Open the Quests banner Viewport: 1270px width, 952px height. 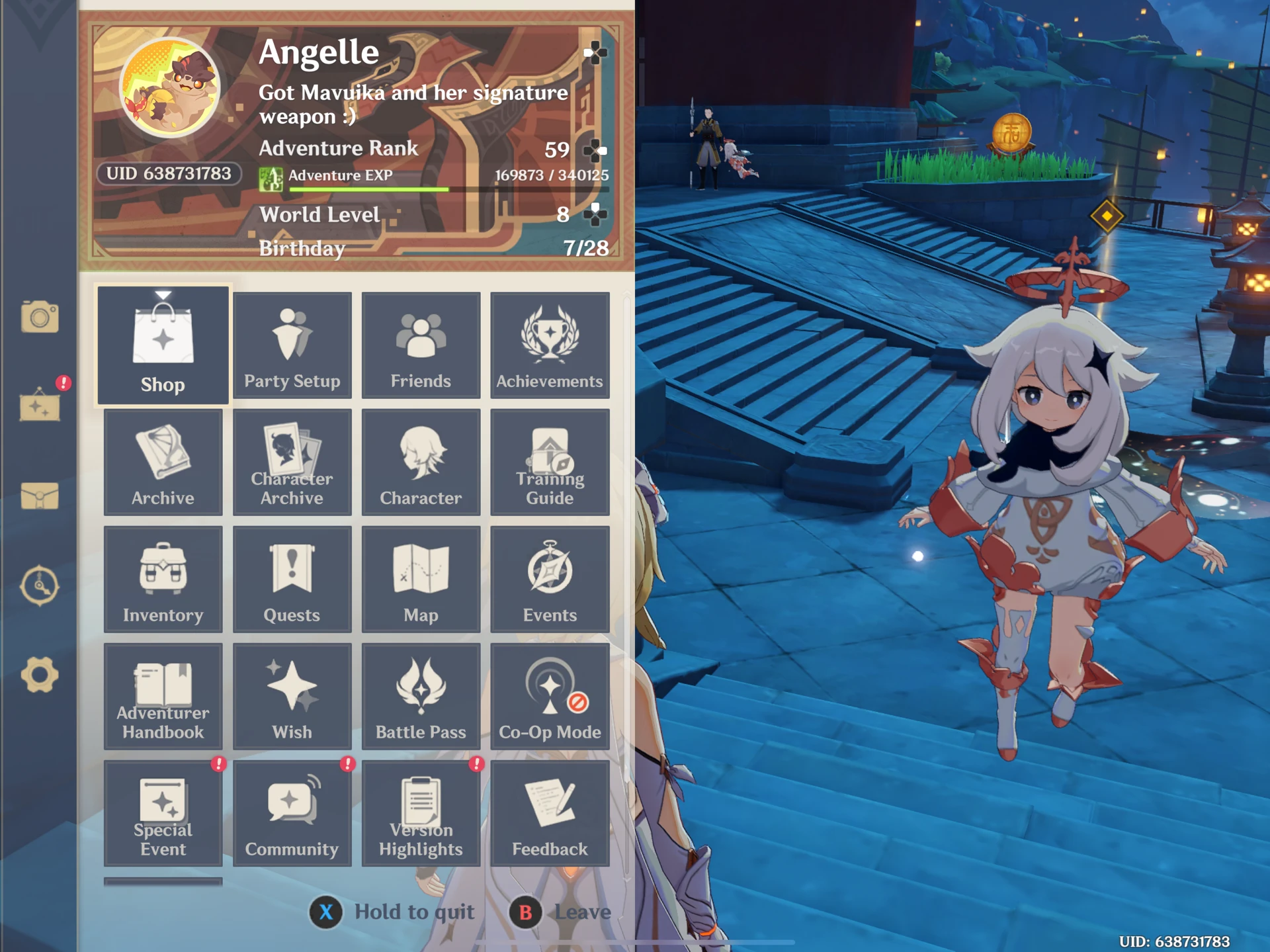coord(292,579)
